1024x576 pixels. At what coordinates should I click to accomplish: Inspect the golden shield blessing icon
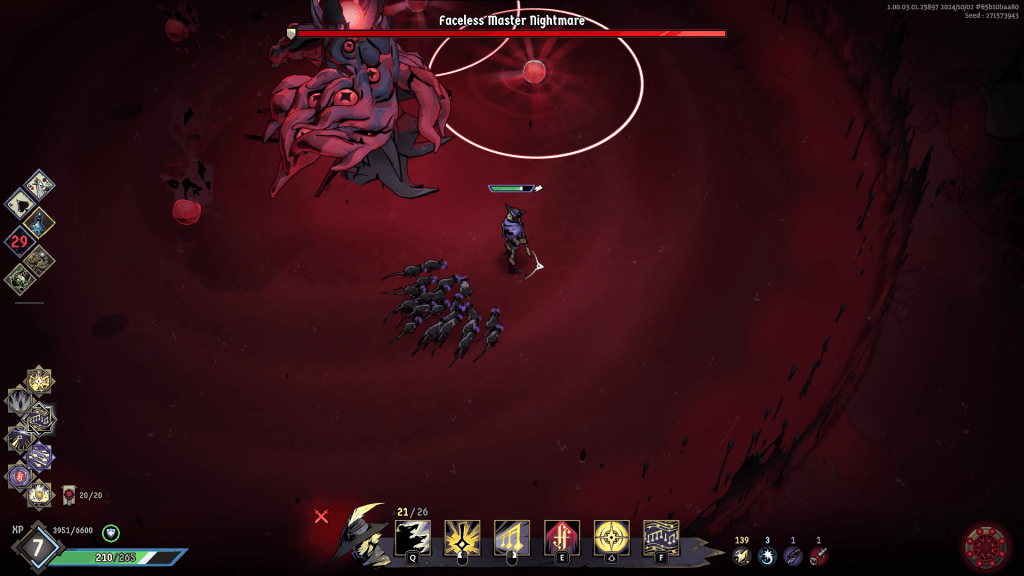[x=40, y=492]
